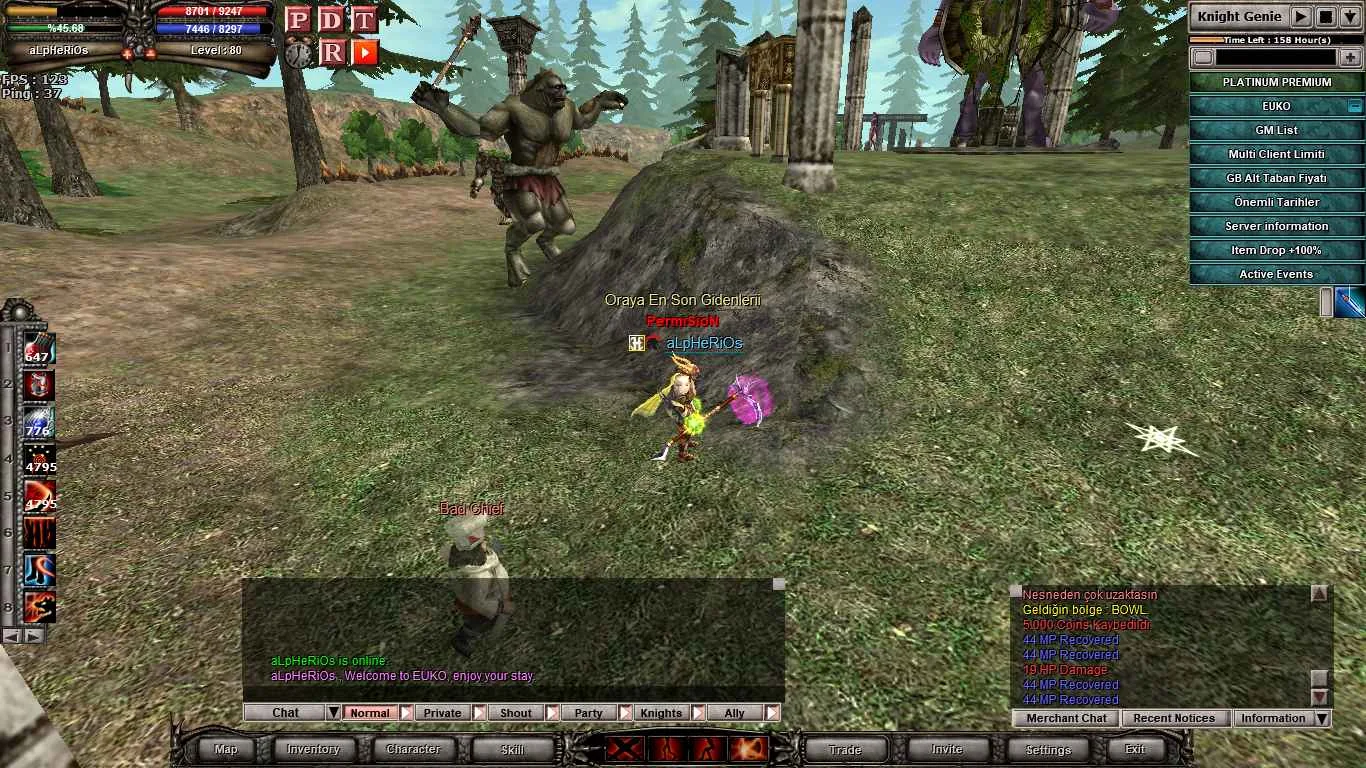The width and height of the screenshot is (1366, 768).
Task: View Server information panel entry
Action: coord(1276,226)
